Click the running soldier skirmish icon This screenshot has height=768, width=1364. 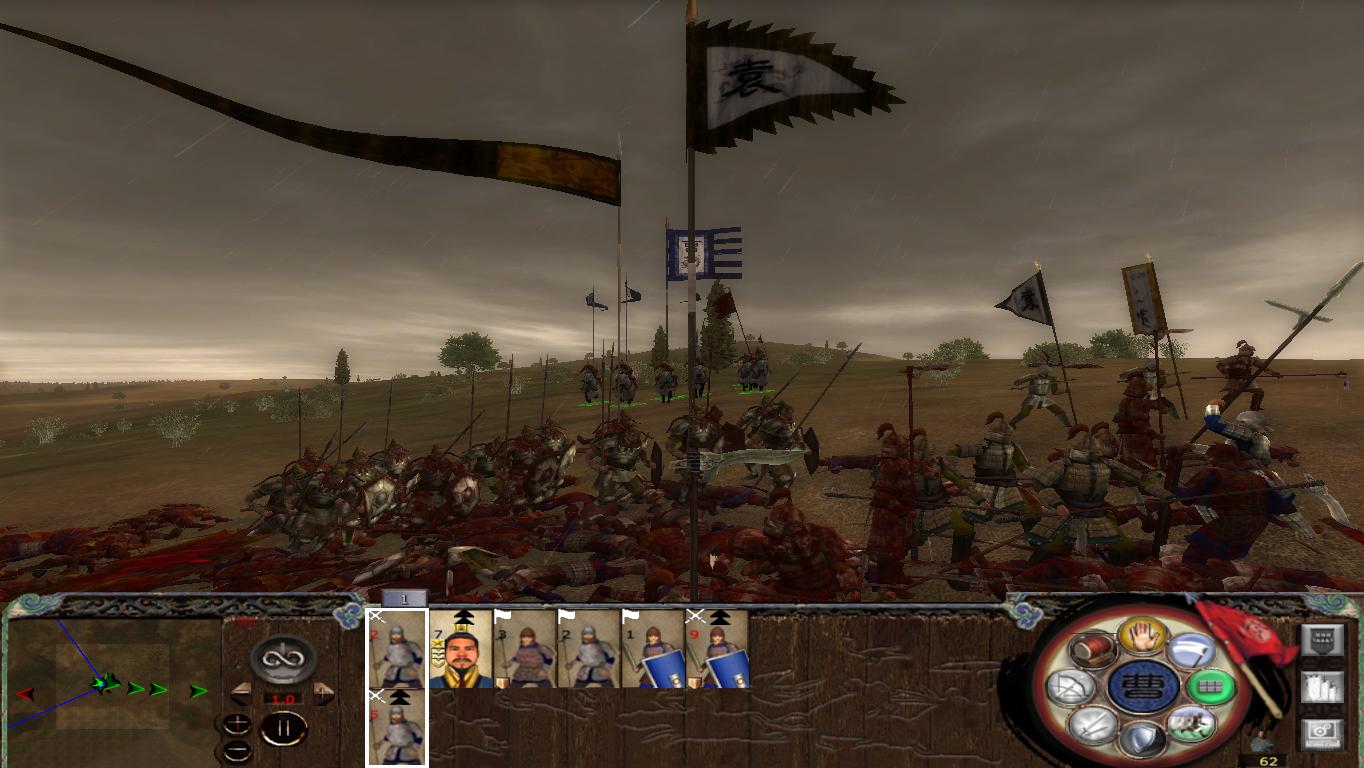1192,725
